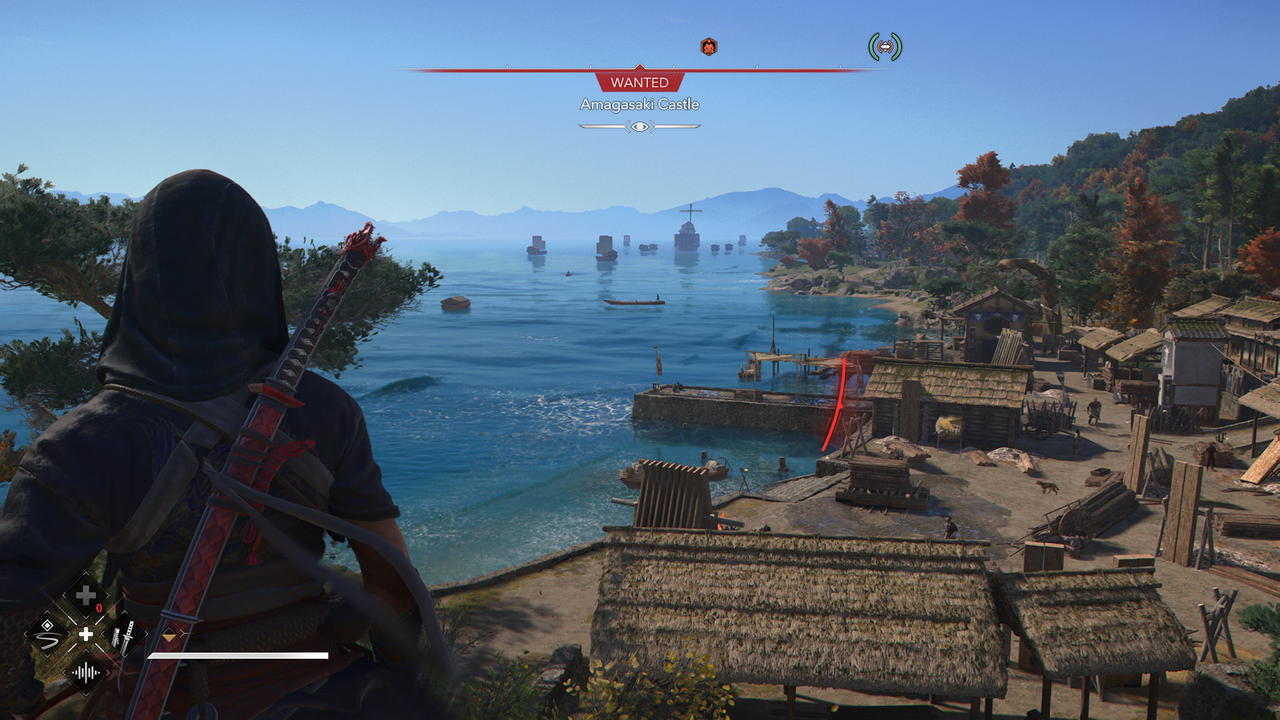Click the orange enemy marker on the compass
Image resolution: width=1280 pixels, height=720 pixels.
708,46
